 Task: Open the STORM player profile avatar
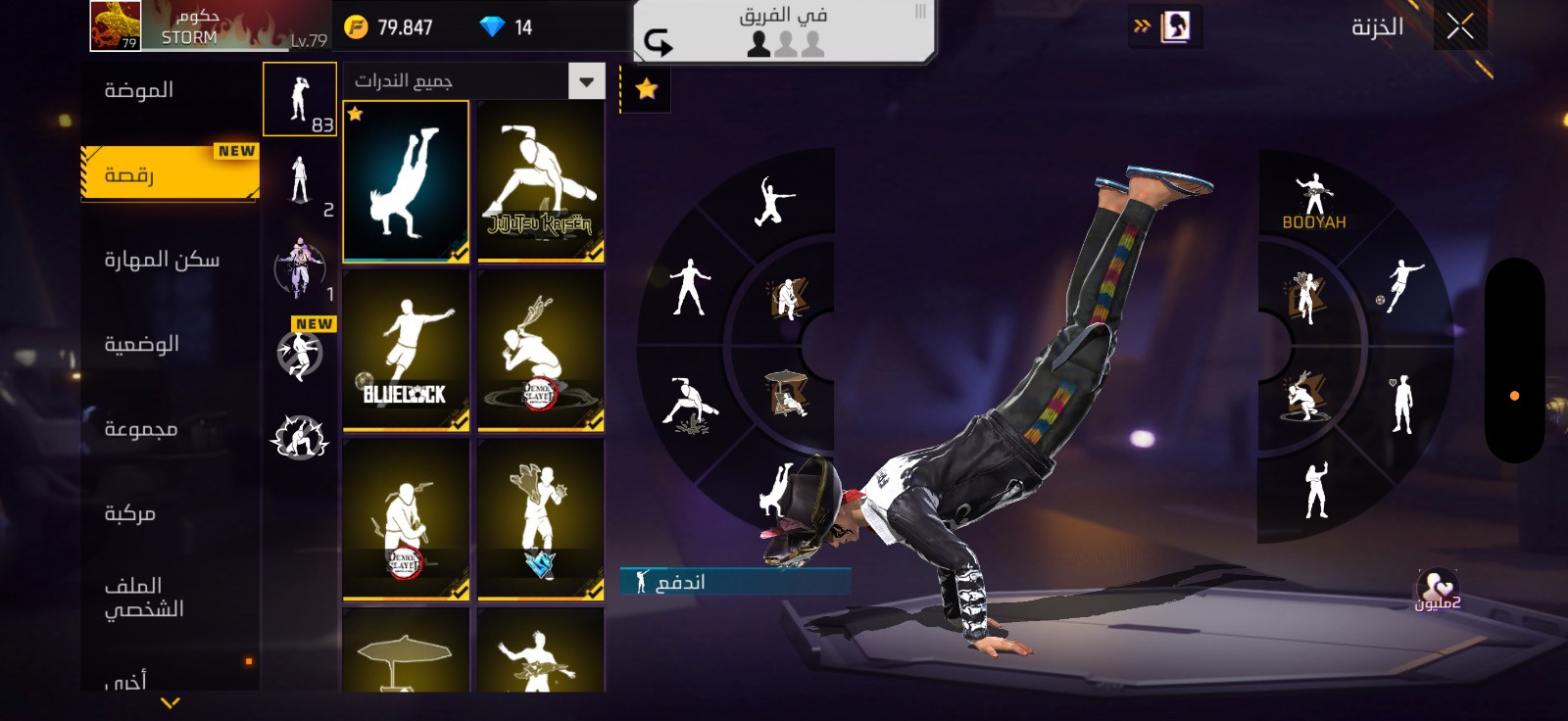(115, 25)
